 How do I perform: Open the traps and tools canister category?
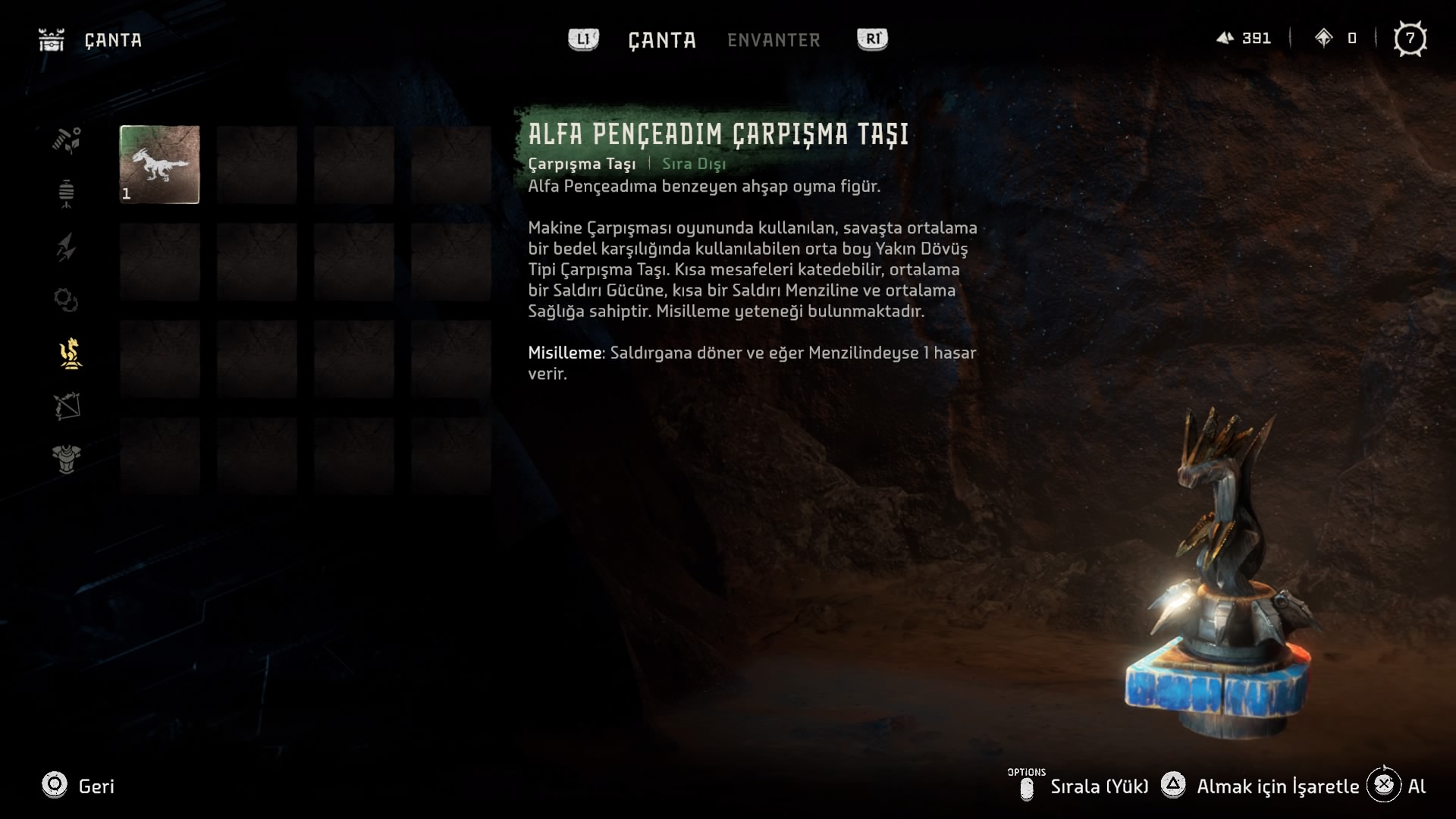point(67,193)
